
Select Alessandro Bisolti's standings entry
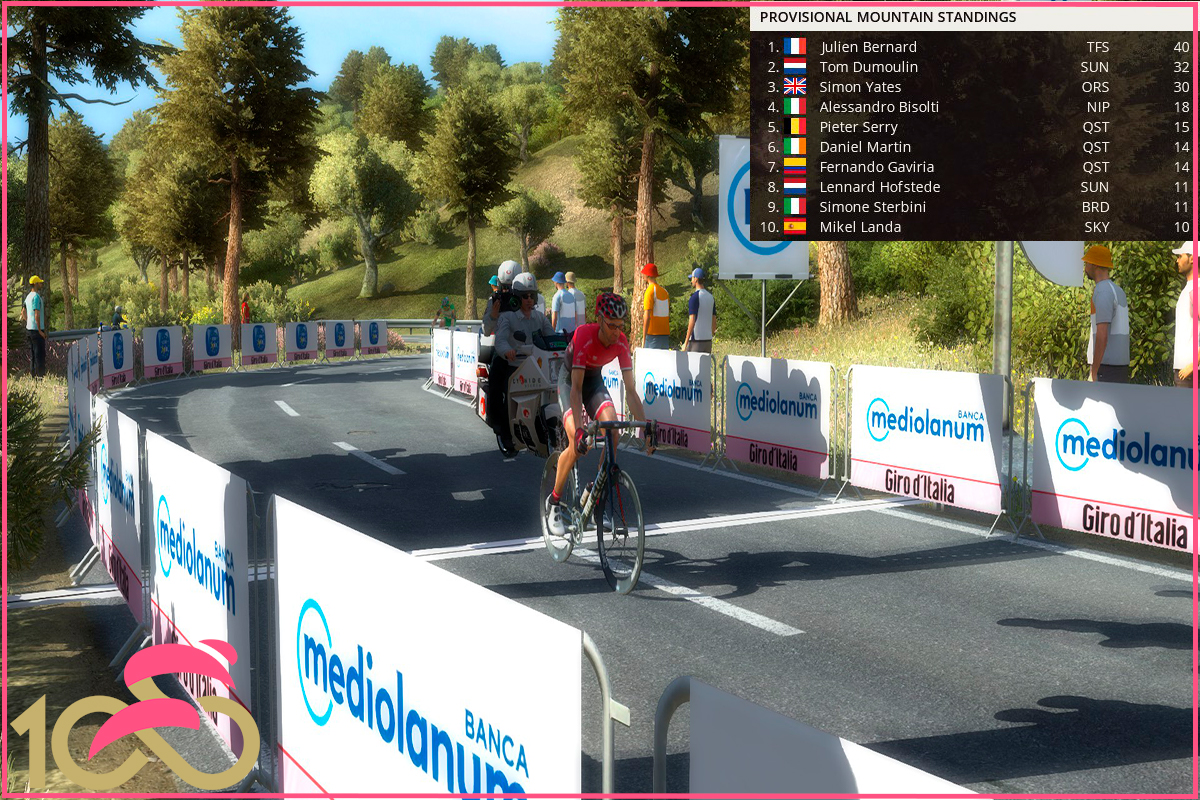(x=878, y=107)
